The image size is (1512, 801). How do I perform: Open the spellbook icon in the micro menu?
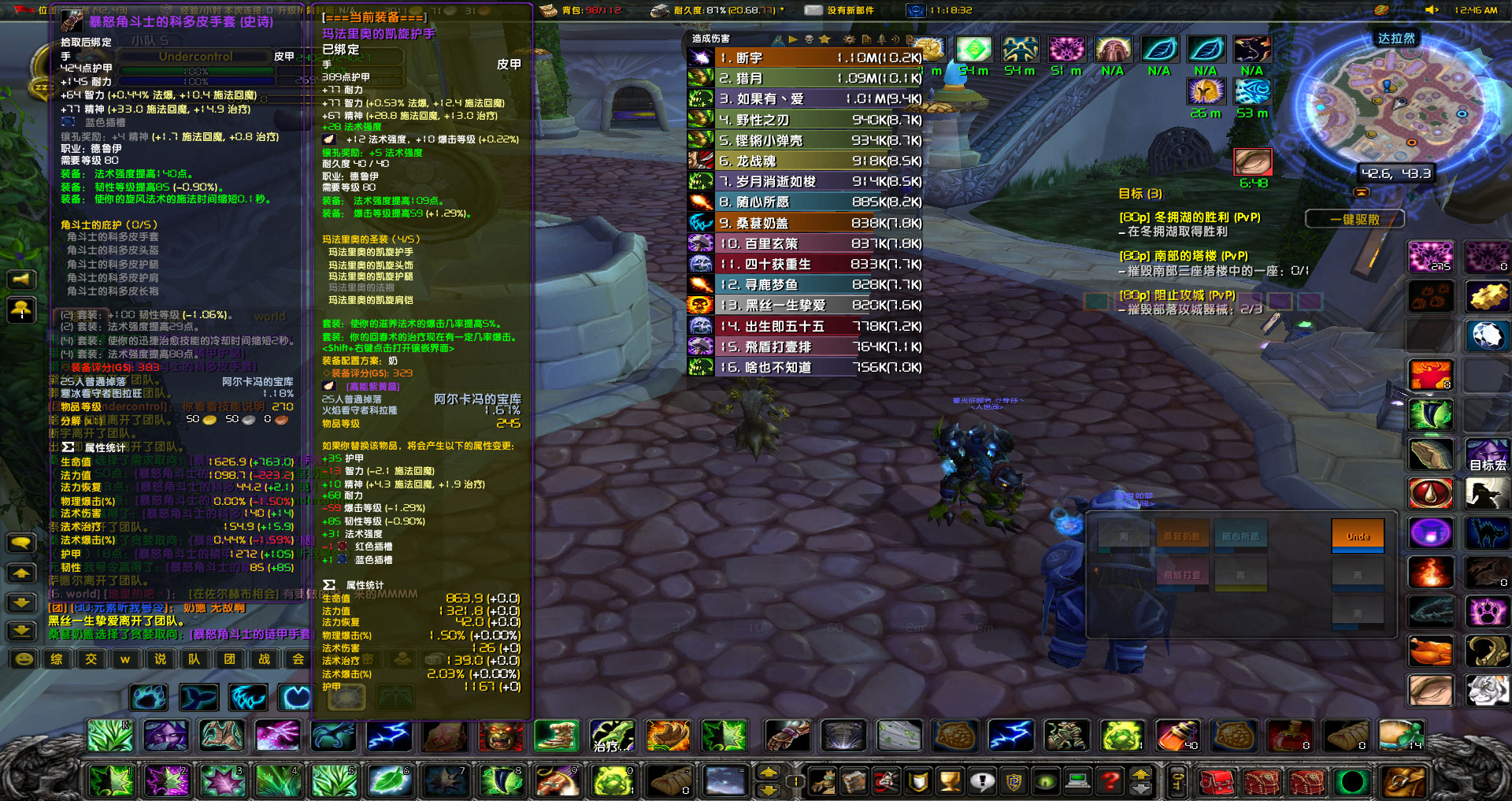click(855, 782)
